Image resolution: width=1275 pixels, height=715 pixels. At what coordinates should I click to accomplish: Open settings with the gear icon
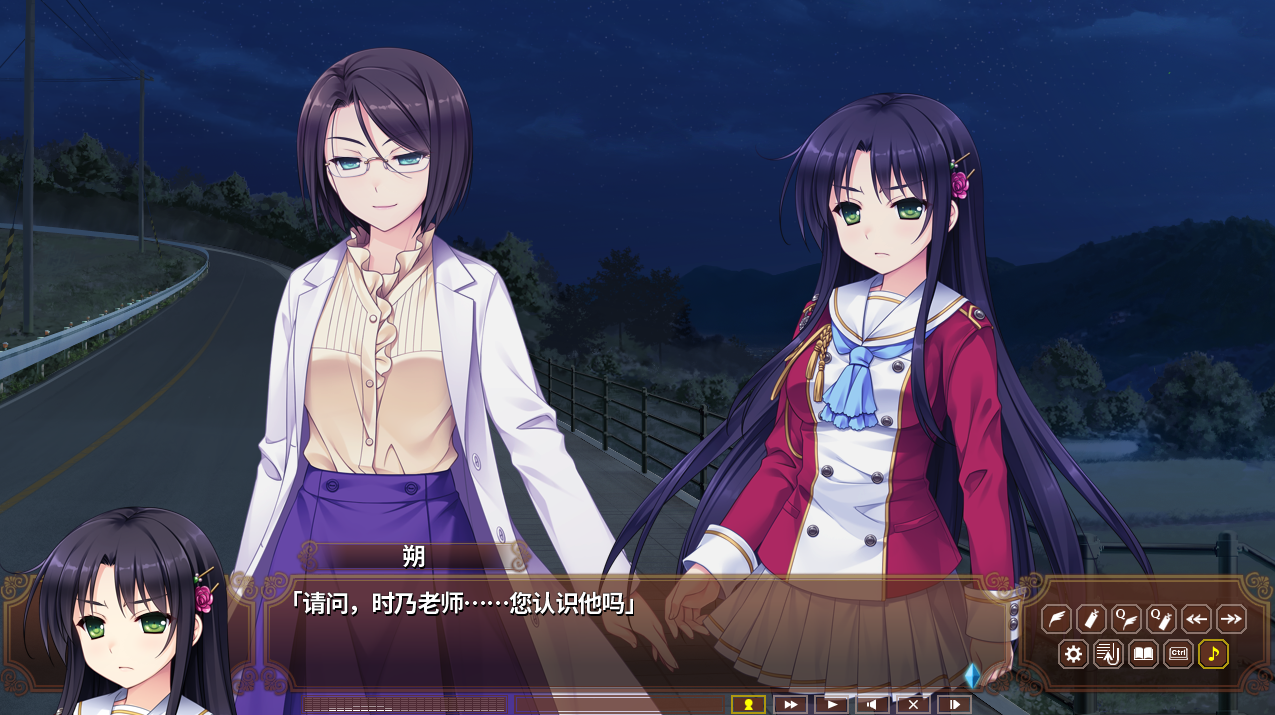tap(1074, 655)
